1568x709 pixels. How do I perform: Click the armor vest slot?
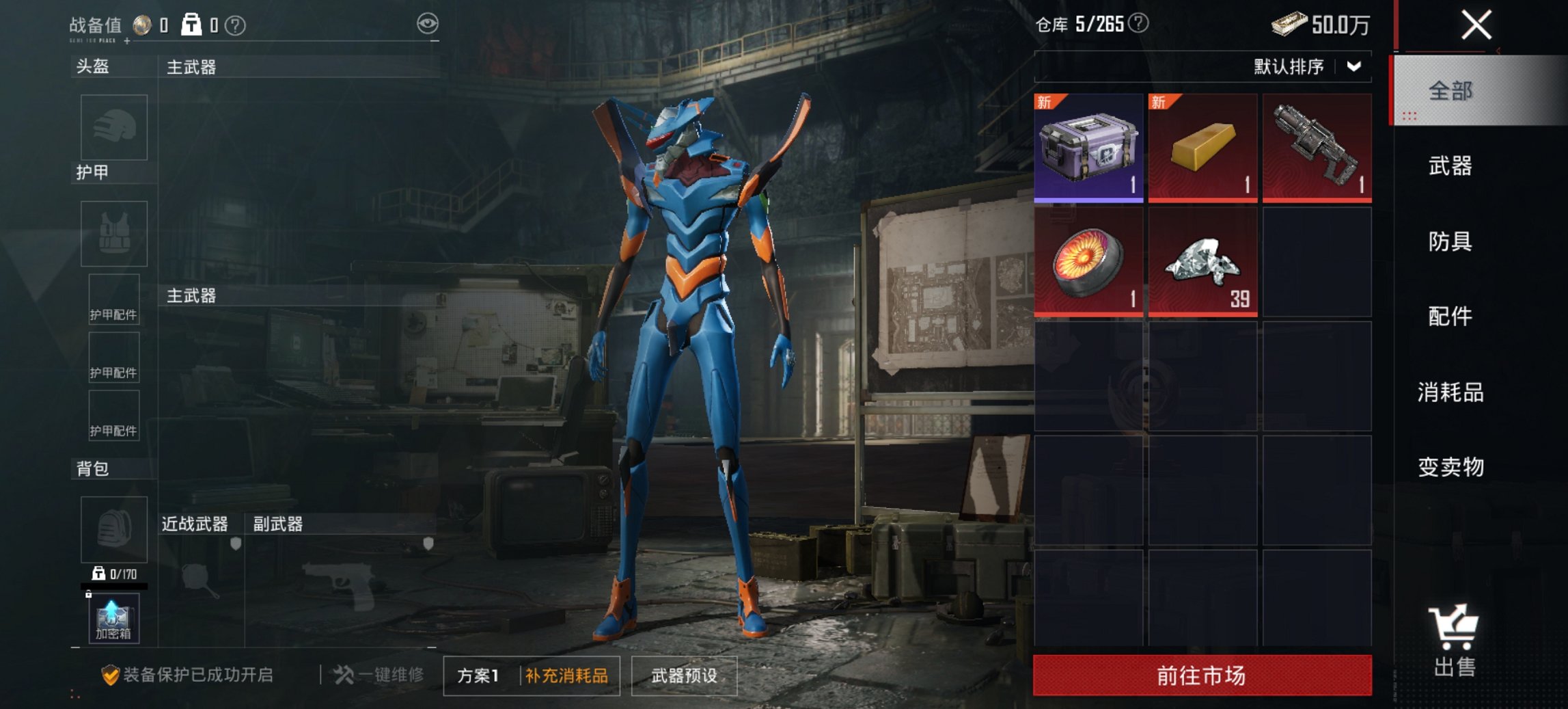(x=113, y=234)
